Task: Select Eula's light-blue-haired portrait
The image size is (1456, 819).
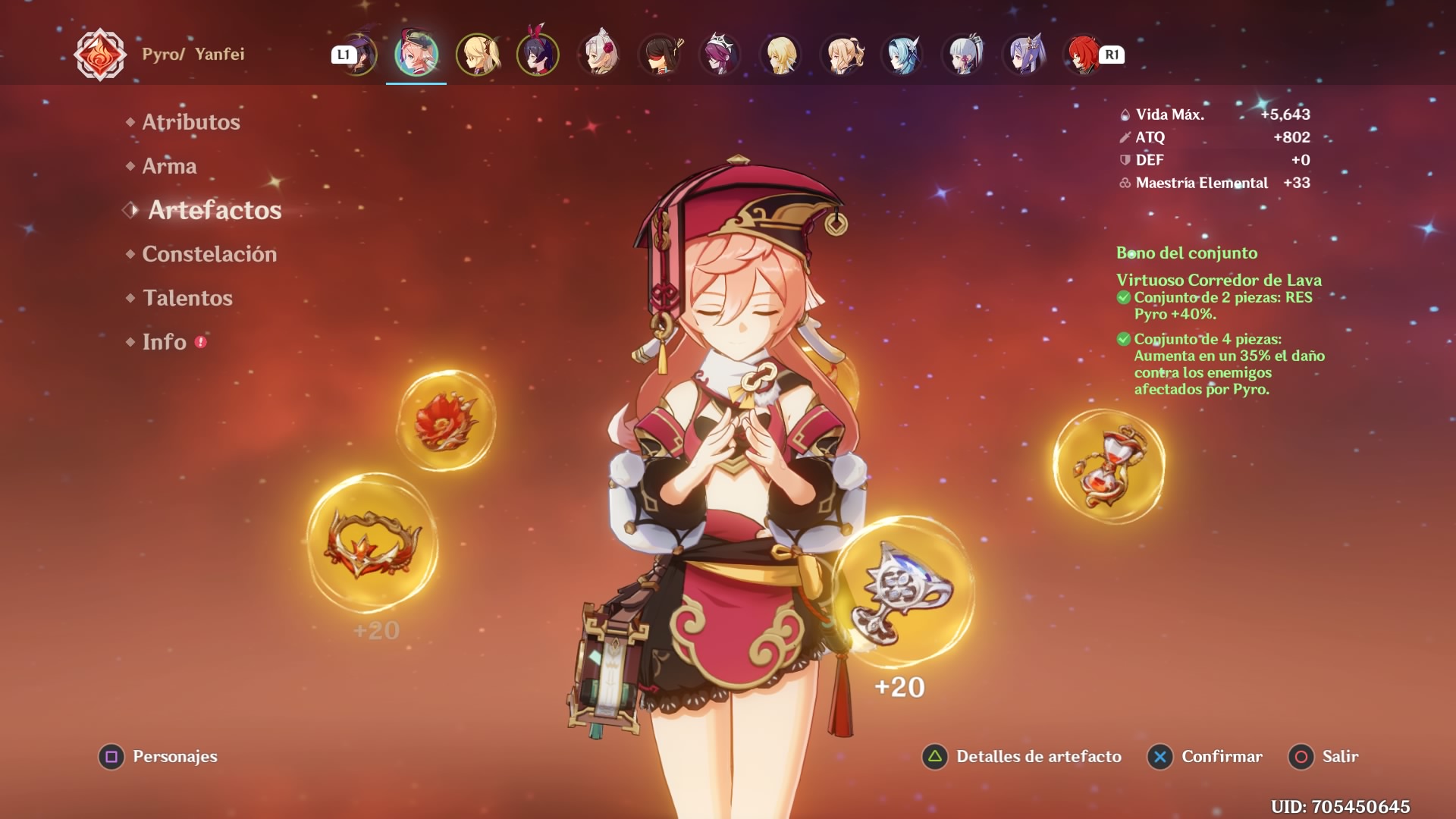Action: (x=902, y=55)
